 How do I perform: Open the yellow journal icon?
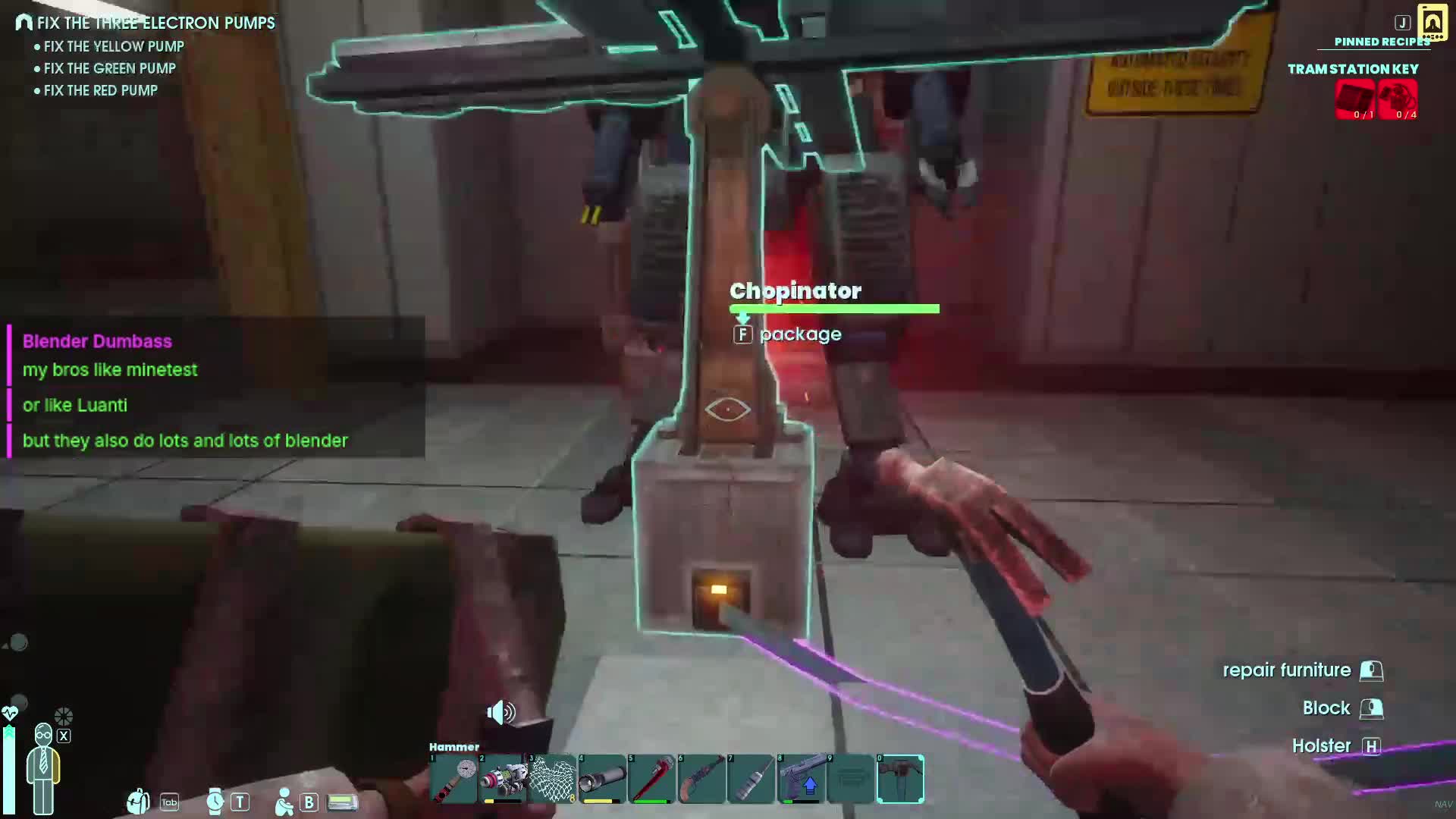pyautogui.click(x=1432, y=23)
